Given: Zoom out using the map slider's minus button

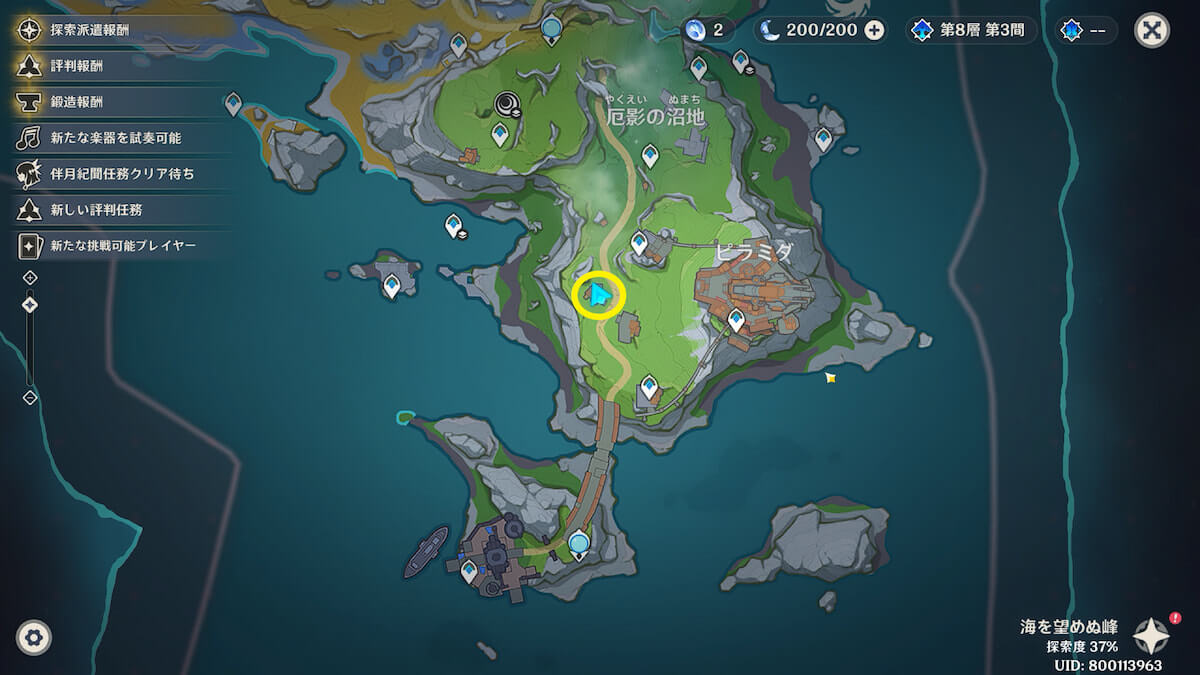Looking at the screenshot, I should pos(30,397).
